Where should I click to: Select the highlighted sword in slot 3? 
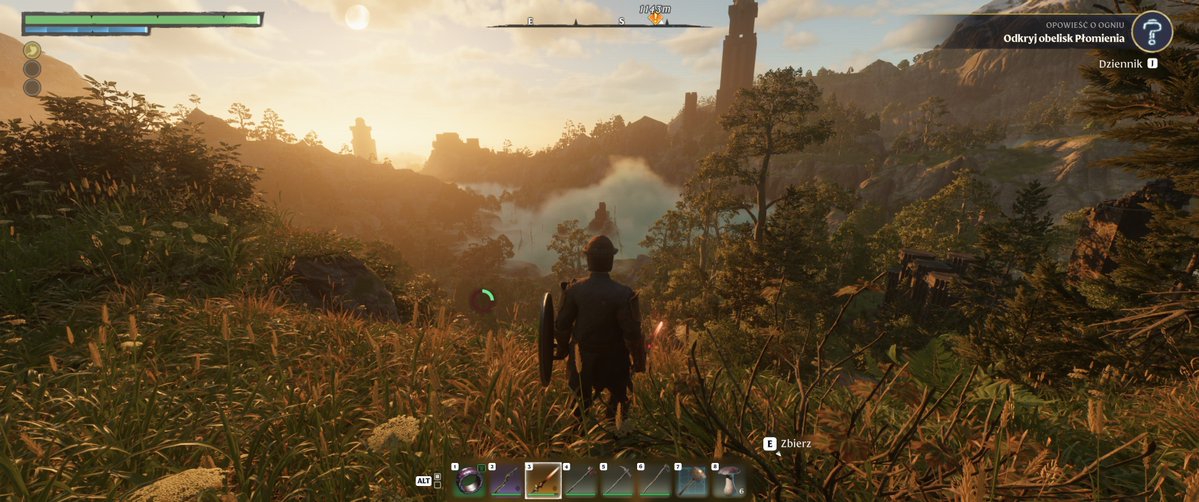543,481
